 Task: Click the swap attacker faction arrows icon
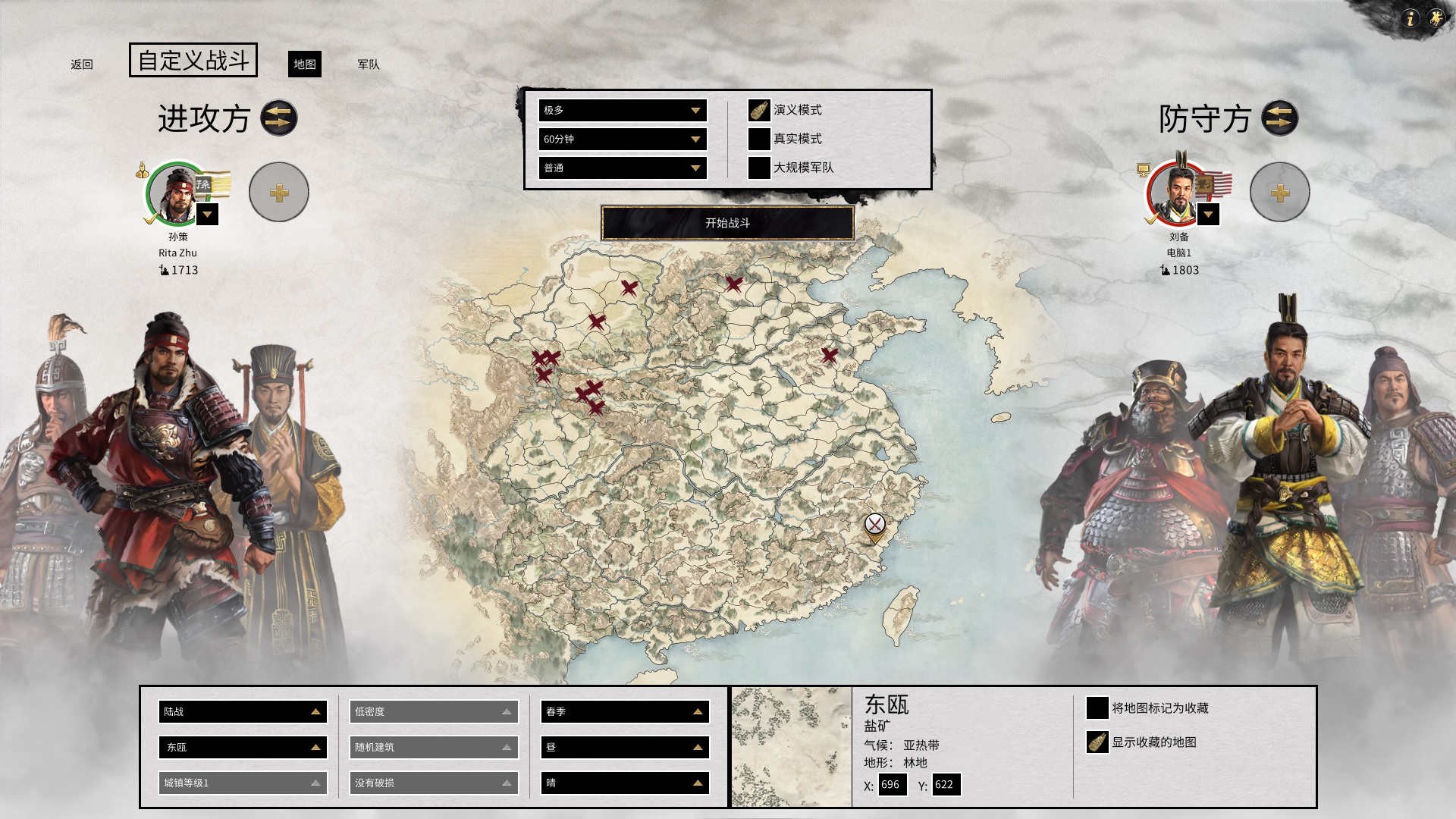coord(278,118)
